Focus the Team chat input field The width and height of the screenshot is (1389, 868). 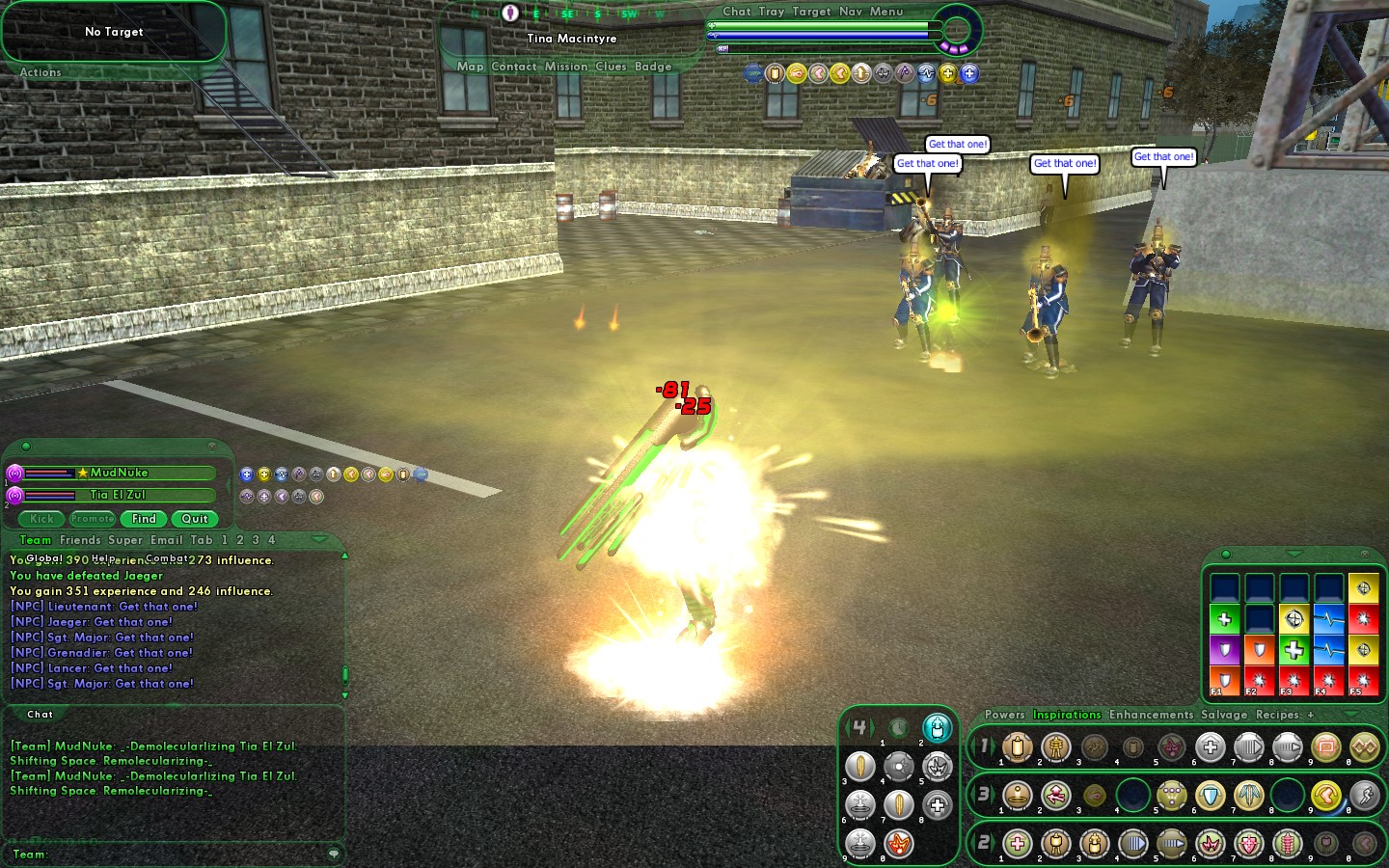pos(183,854)
